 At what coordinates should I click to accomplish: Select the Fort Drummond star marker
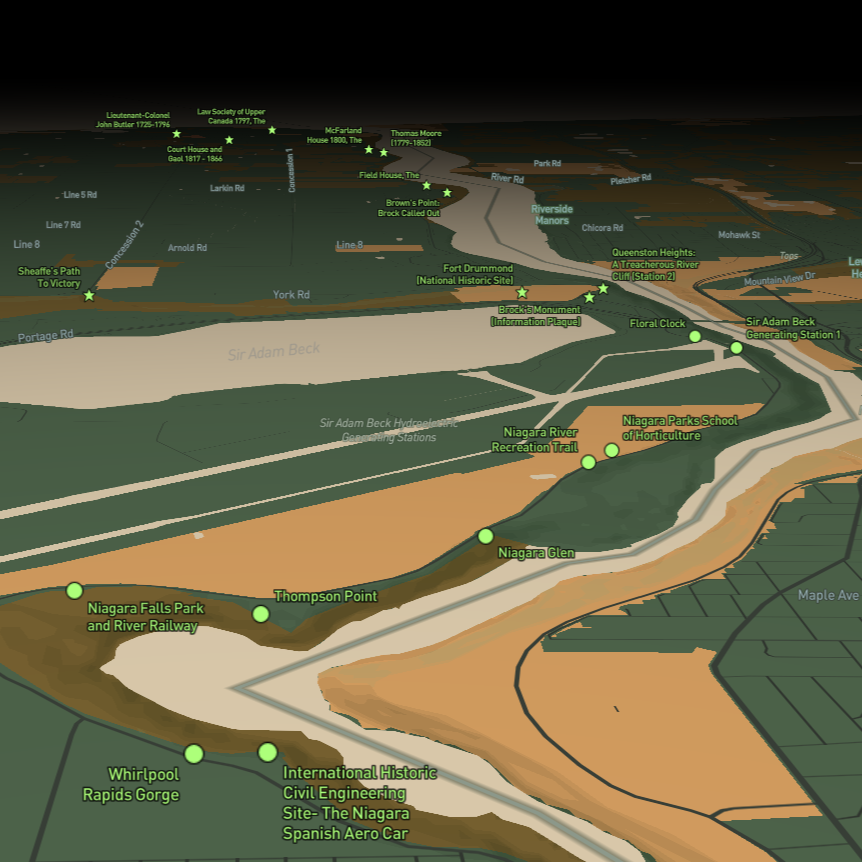pos(522,293)
